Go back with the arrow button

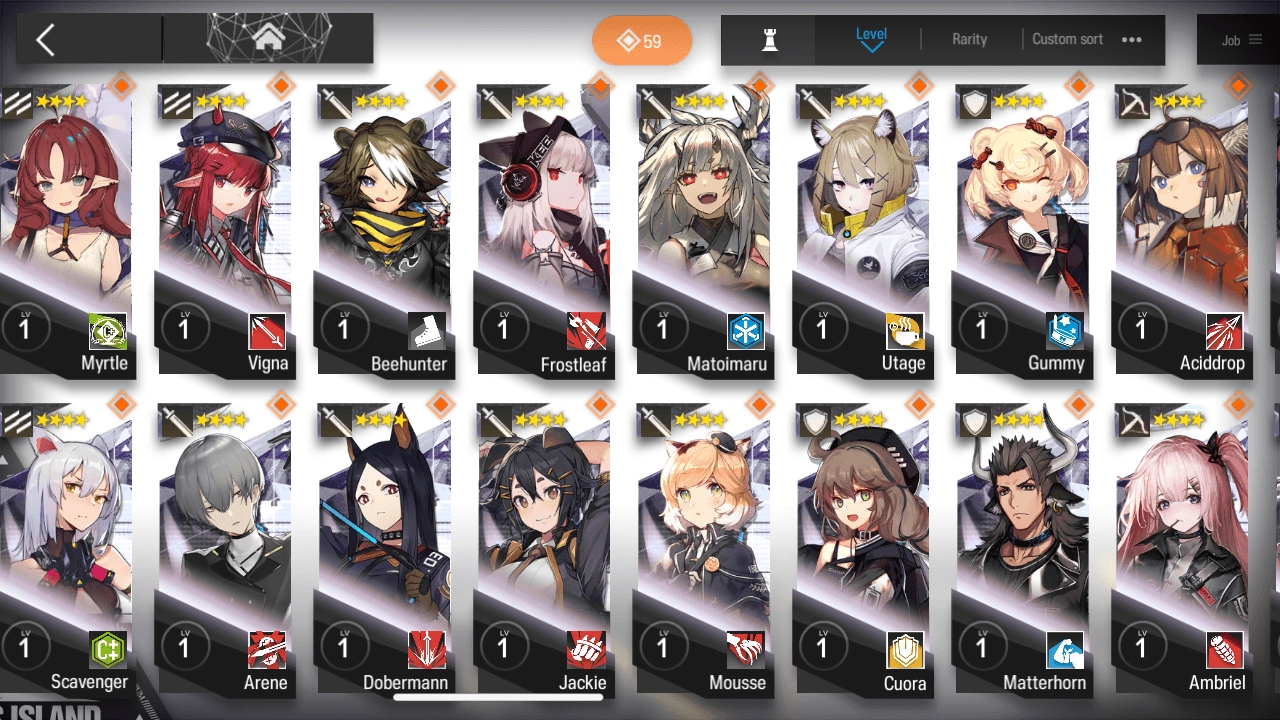point(46,40)
